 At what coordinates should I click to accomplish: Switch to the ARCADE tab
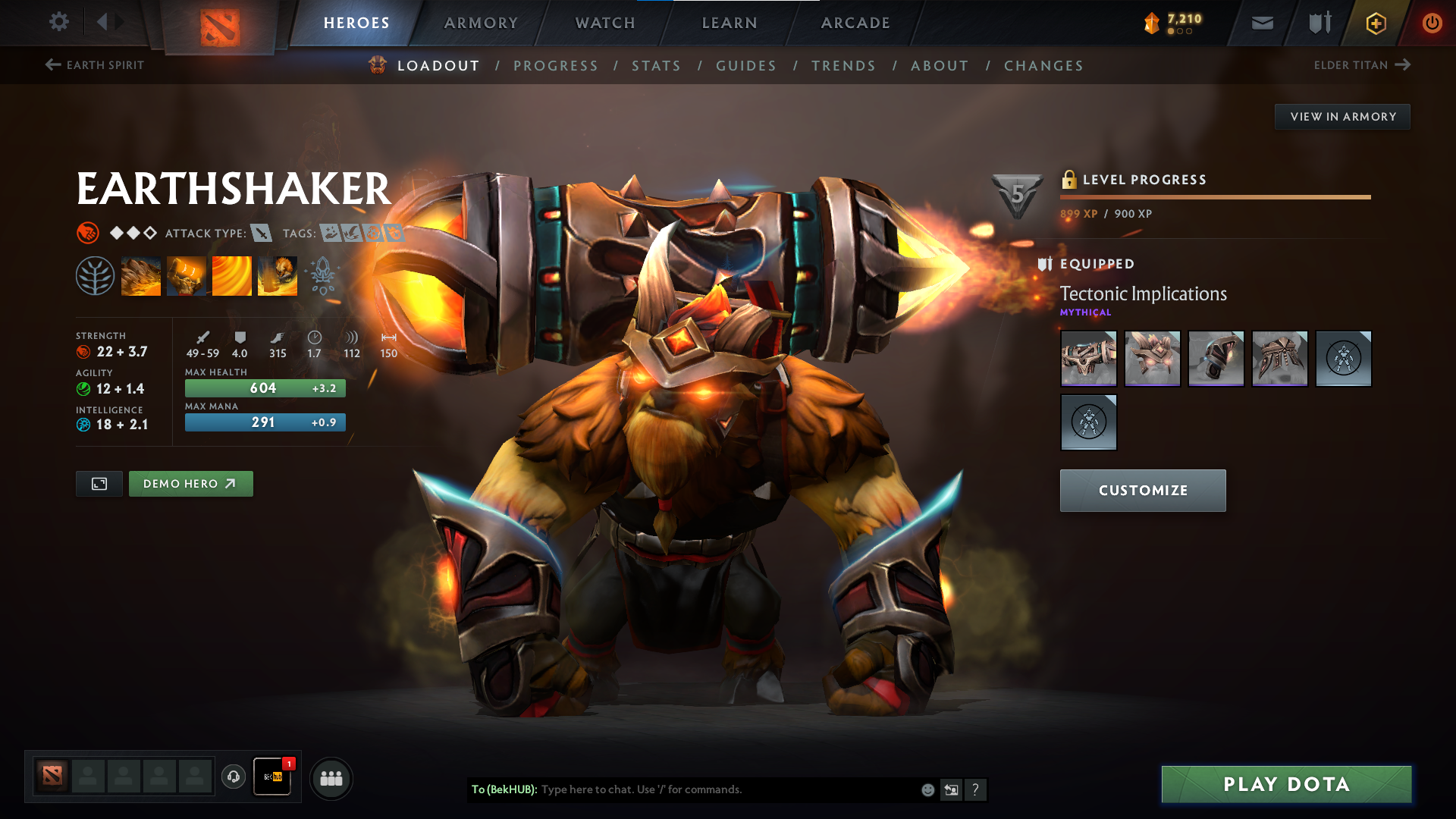tap(855, 23)
